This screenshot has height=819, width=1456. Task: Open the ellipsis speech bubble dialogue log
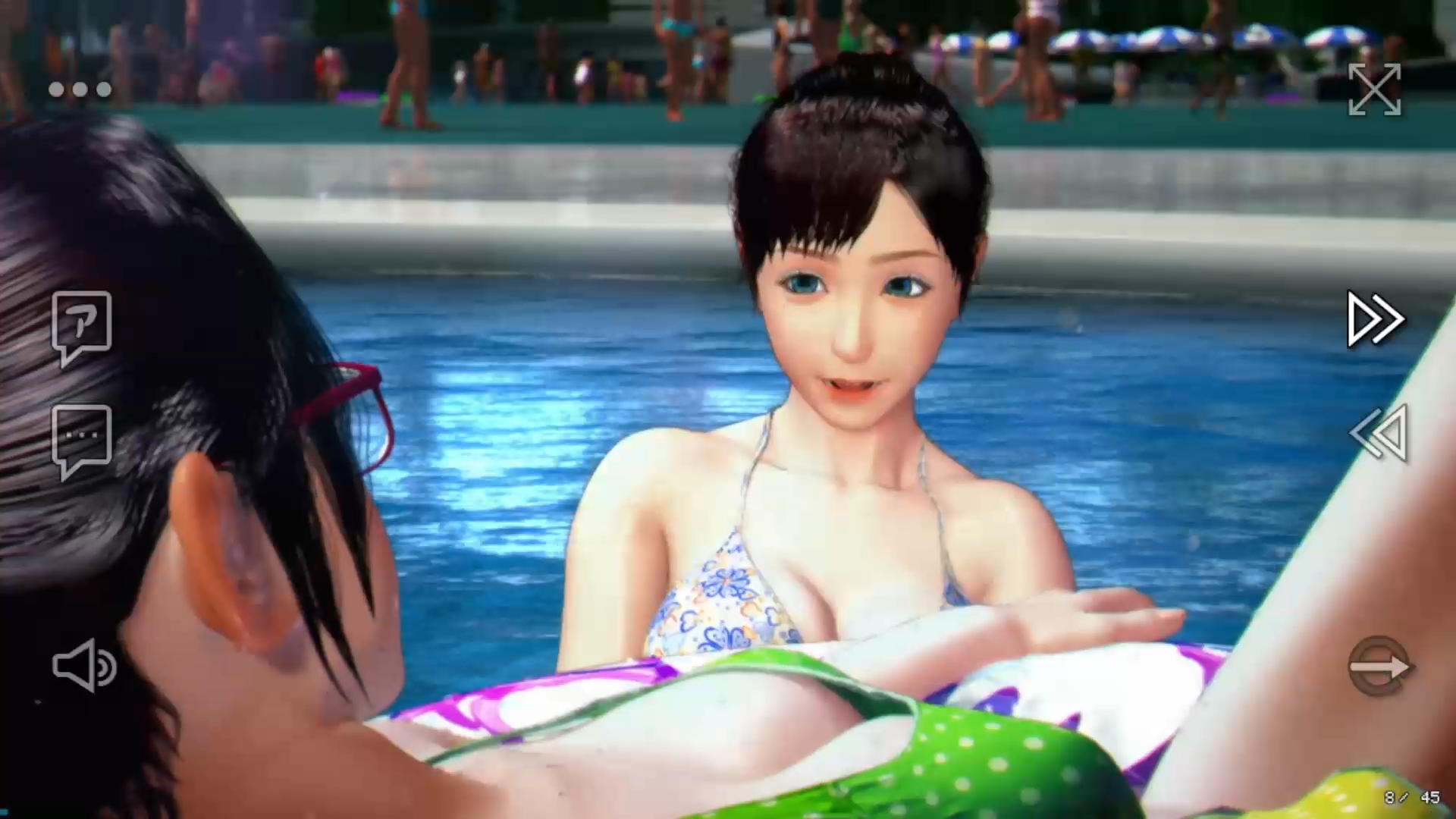point(82,440)
